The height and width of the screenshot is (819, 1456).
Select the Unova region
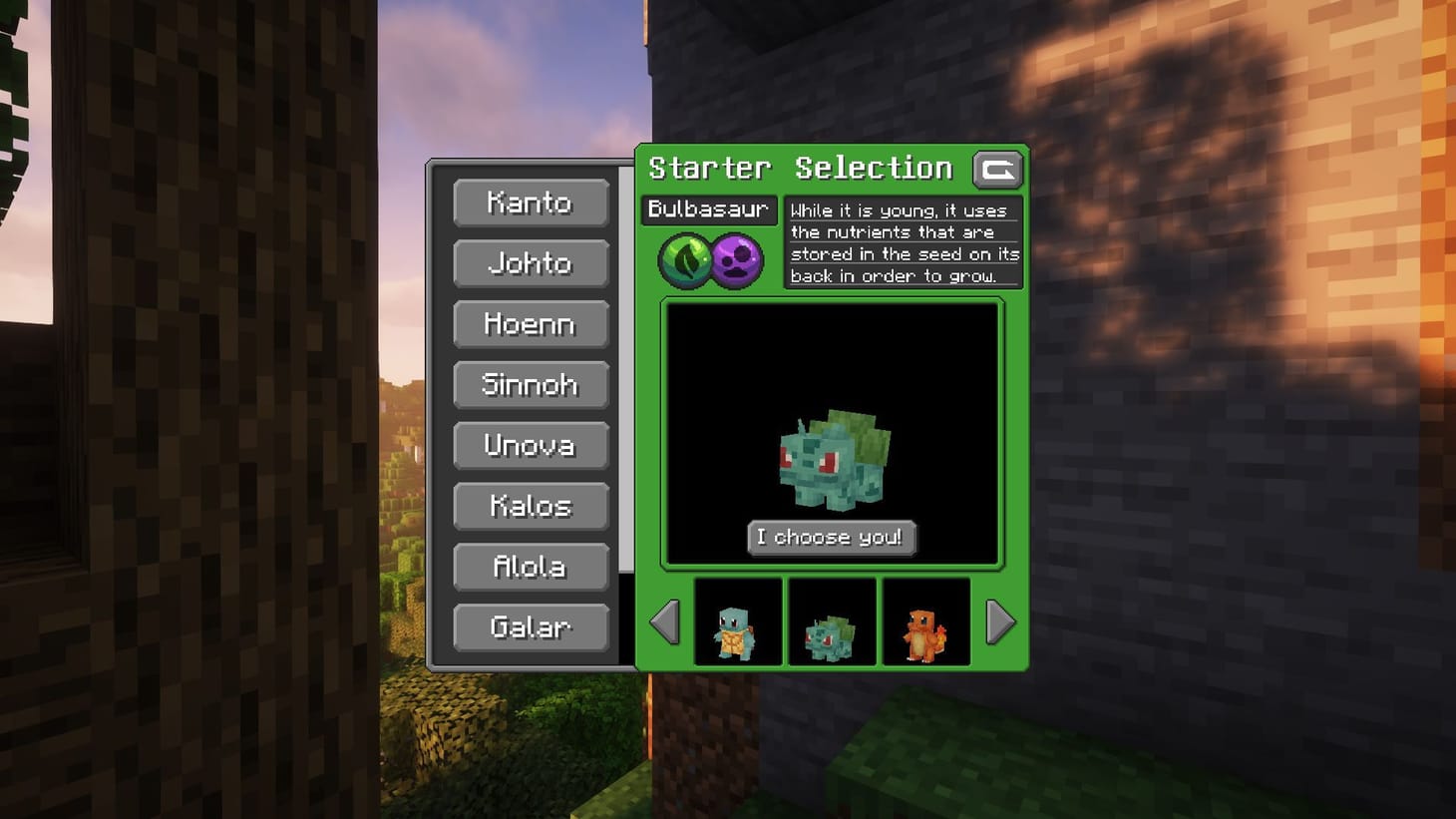click(x=531, y=446)
